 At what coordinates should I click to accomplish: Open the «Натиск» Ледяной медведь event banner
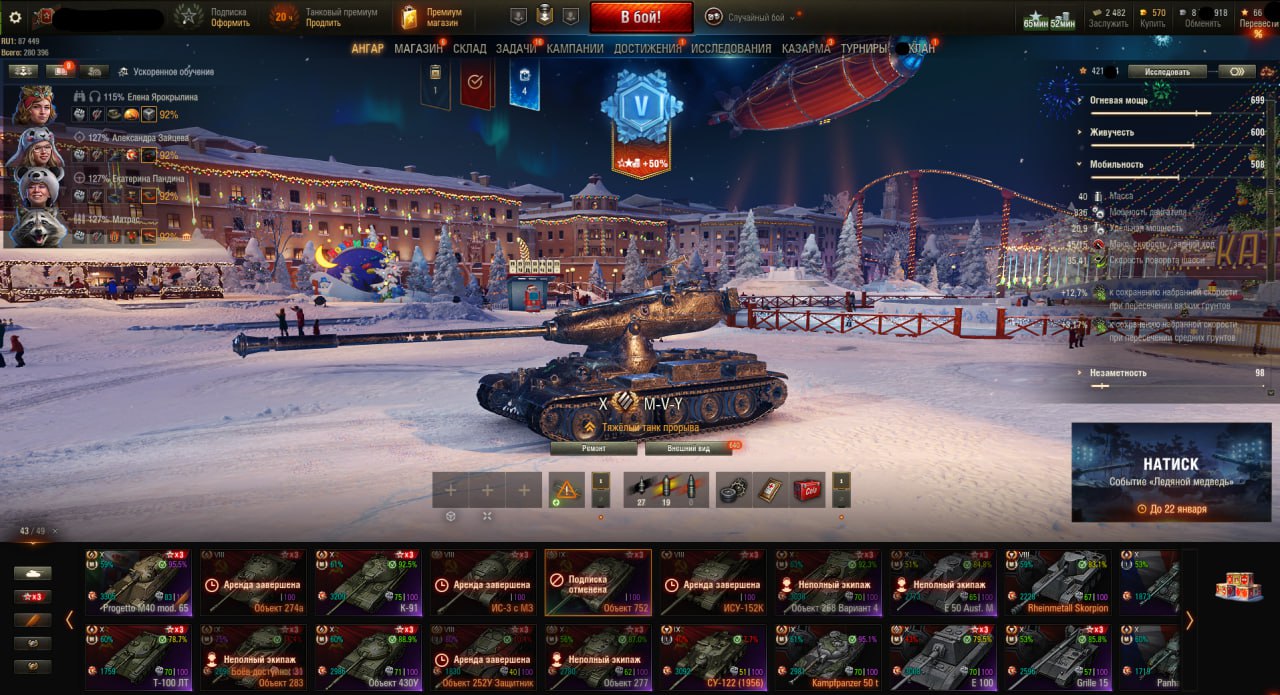1170,472
